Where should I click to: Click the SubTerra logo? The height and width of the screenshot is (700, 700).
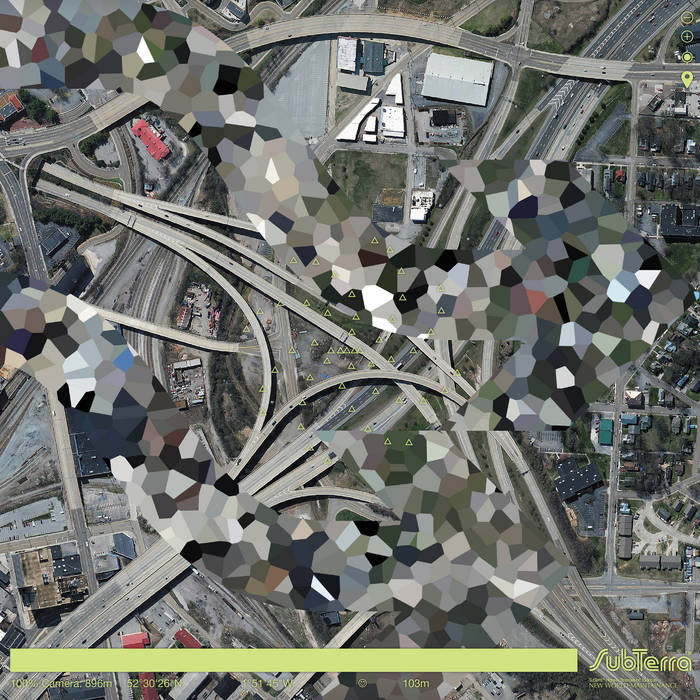click(x=639, y=662)
